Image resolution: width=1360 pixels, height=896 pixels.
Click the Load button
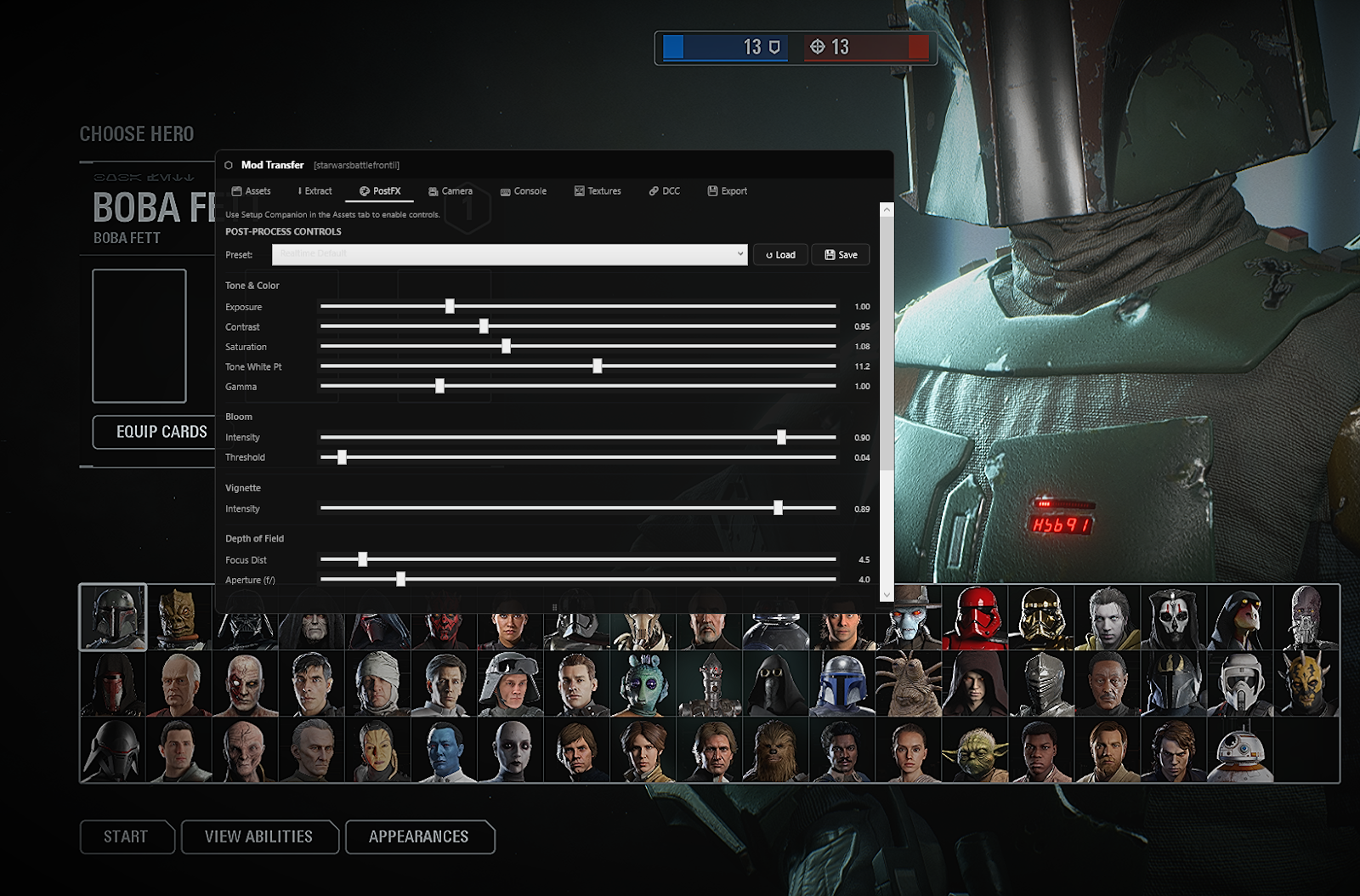click(x=779, y=254)
